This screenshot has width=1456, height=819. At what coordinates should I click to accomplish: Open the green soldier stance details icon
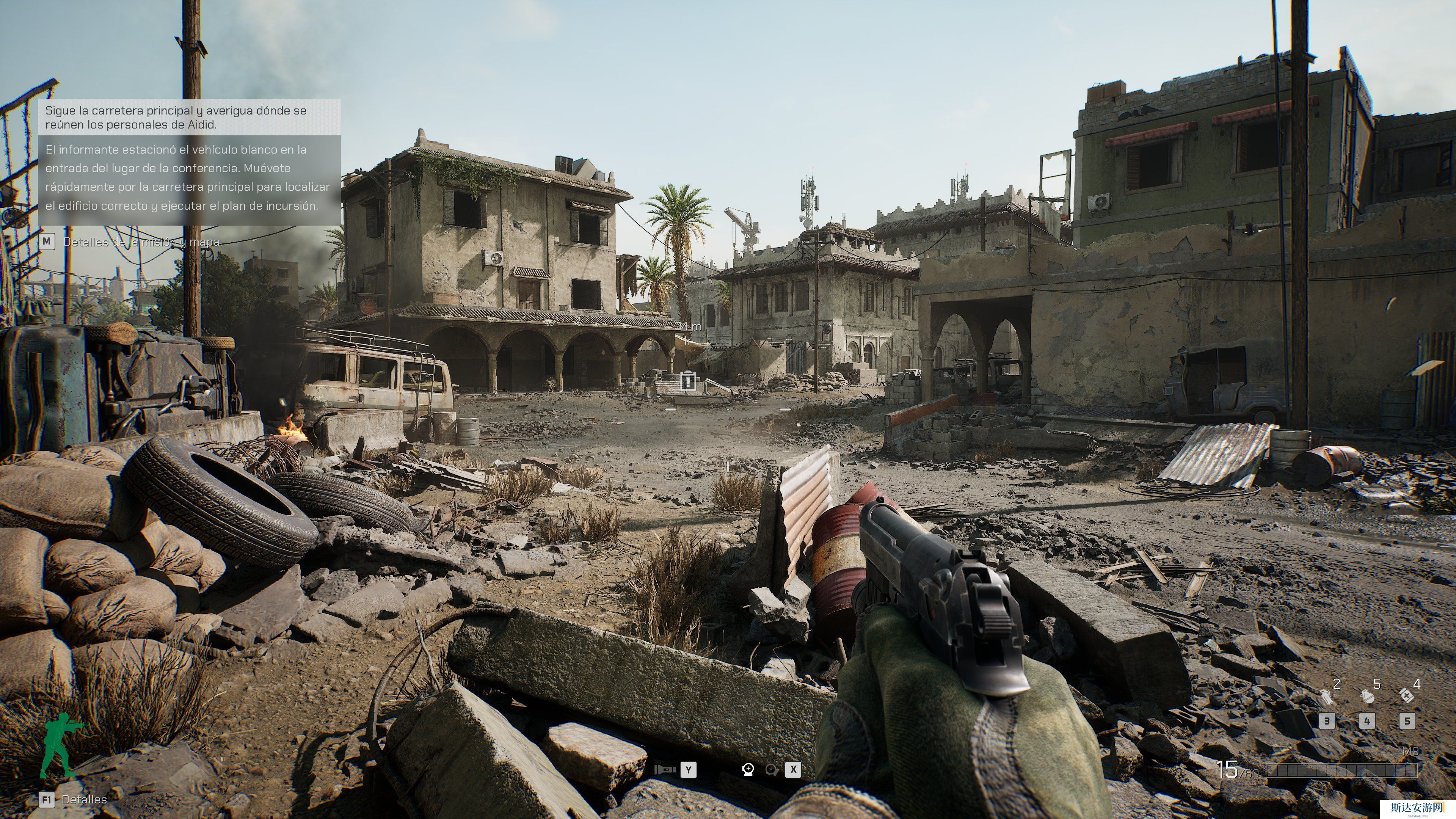point(60,745)
